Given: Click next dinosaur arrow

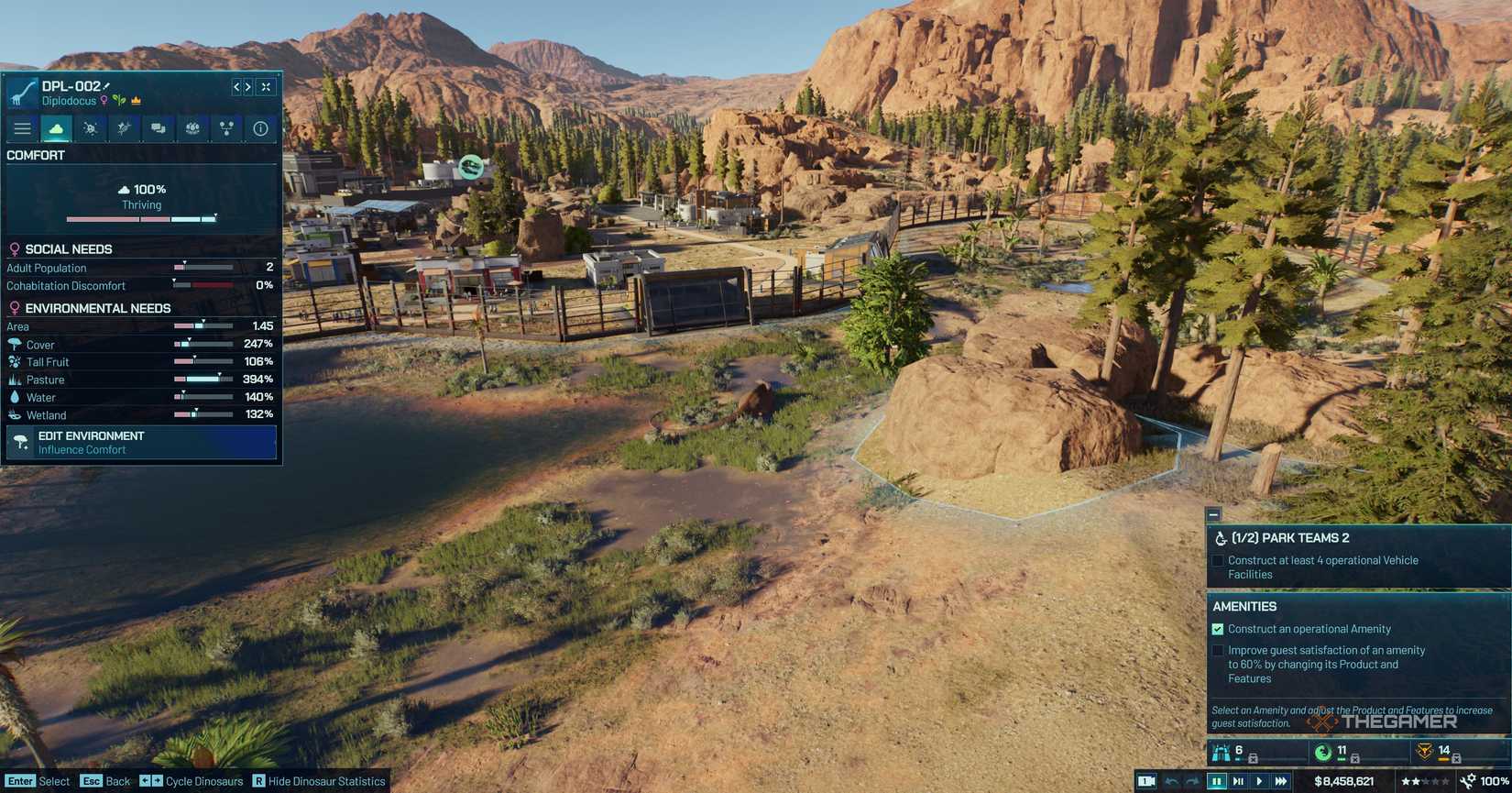Looking at the screenshot, I should coord(247,87).
